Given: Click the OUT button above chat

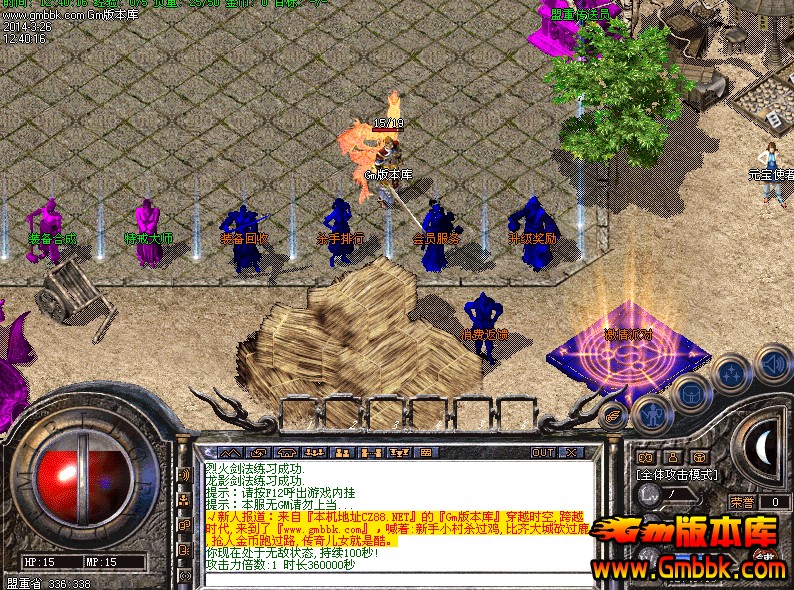Looking at the screenshot, I should tap(543, 452).
